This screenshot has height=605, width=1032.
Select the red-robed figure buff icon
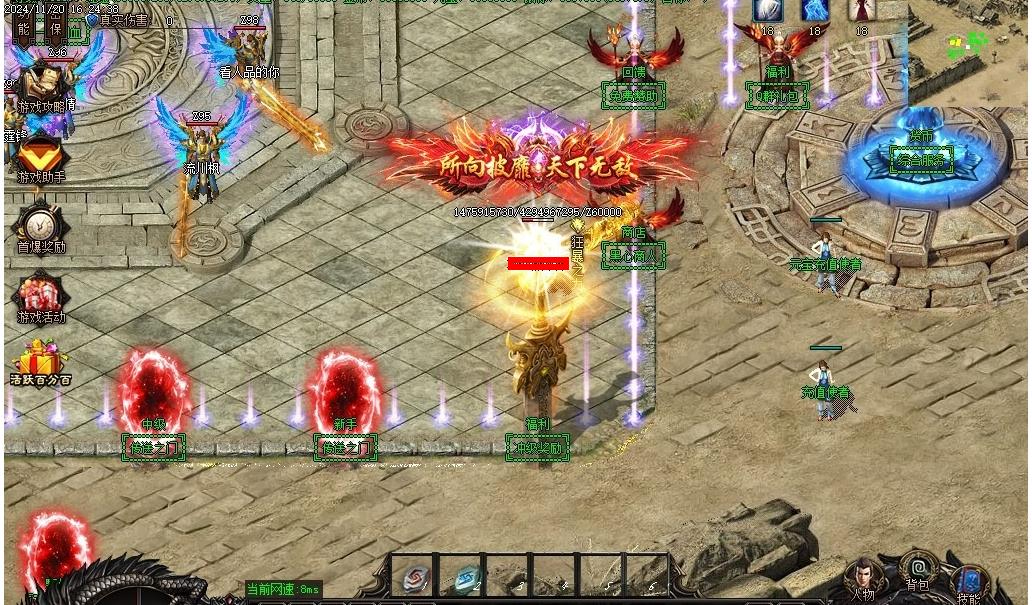coord(862,11)
